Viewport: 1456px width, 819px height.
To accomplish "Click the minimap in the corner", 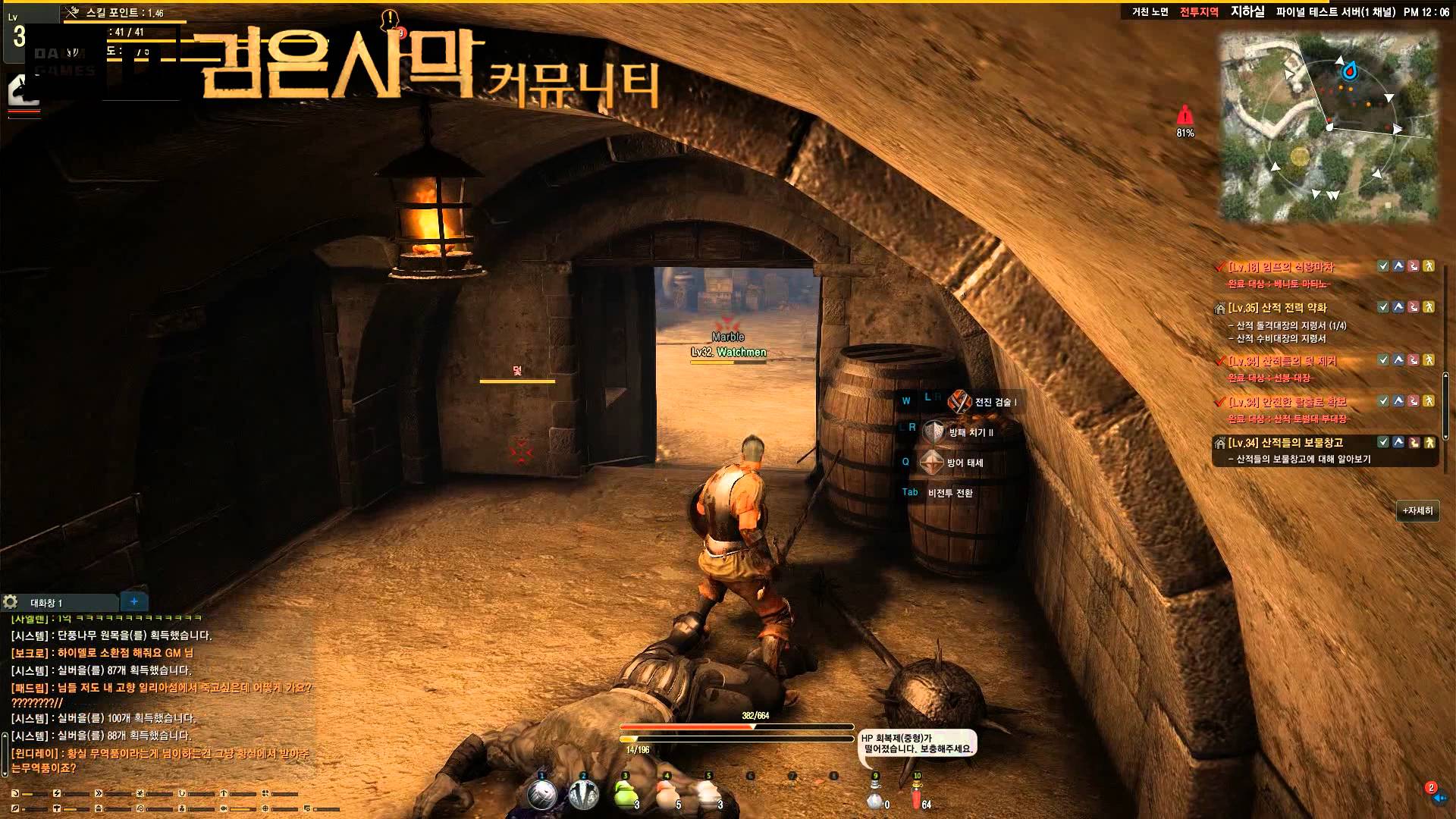I will (x=1329, y=127).
